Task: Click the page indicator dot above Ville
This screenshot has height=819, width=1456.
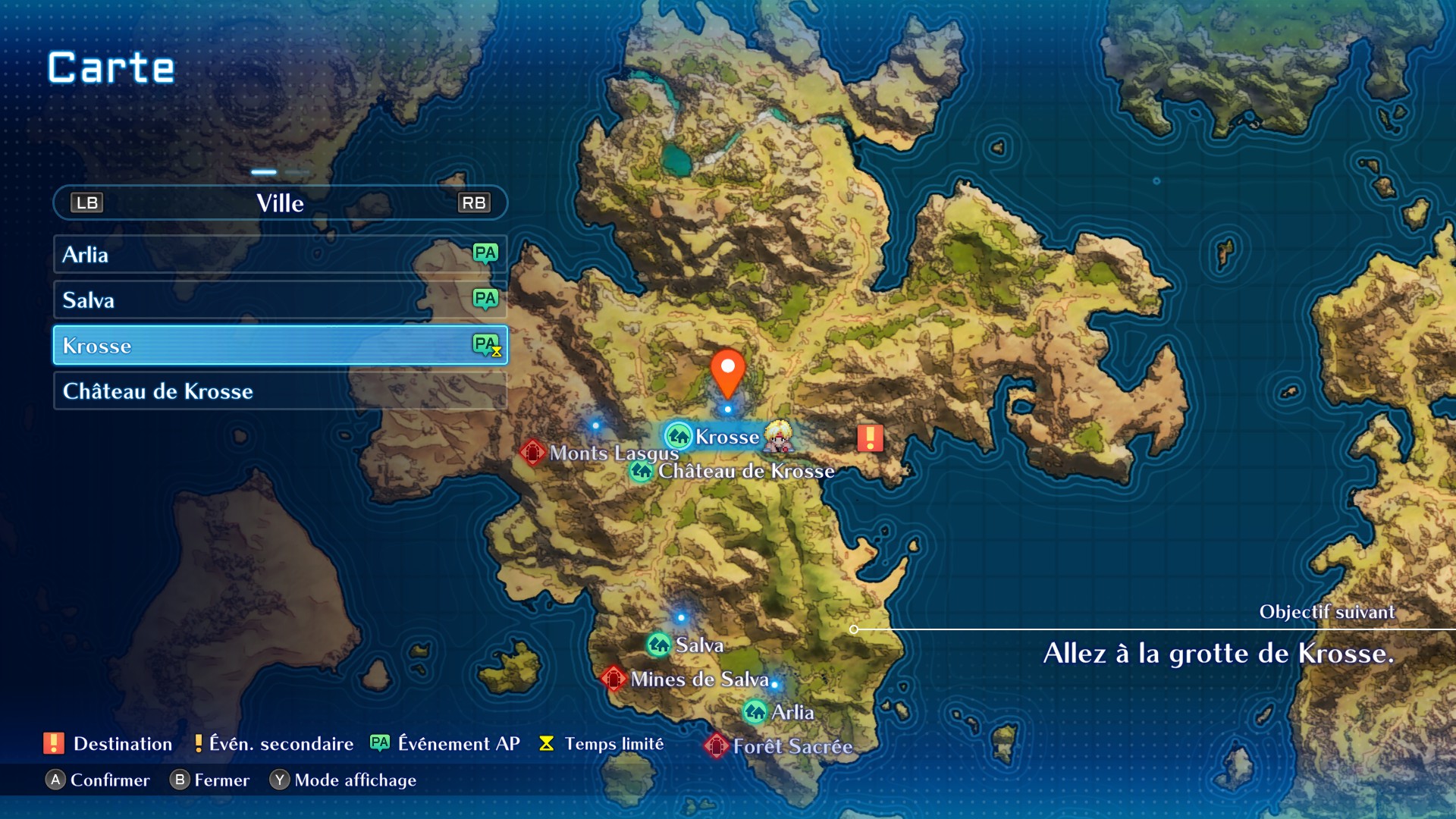Action: (264, 173)
